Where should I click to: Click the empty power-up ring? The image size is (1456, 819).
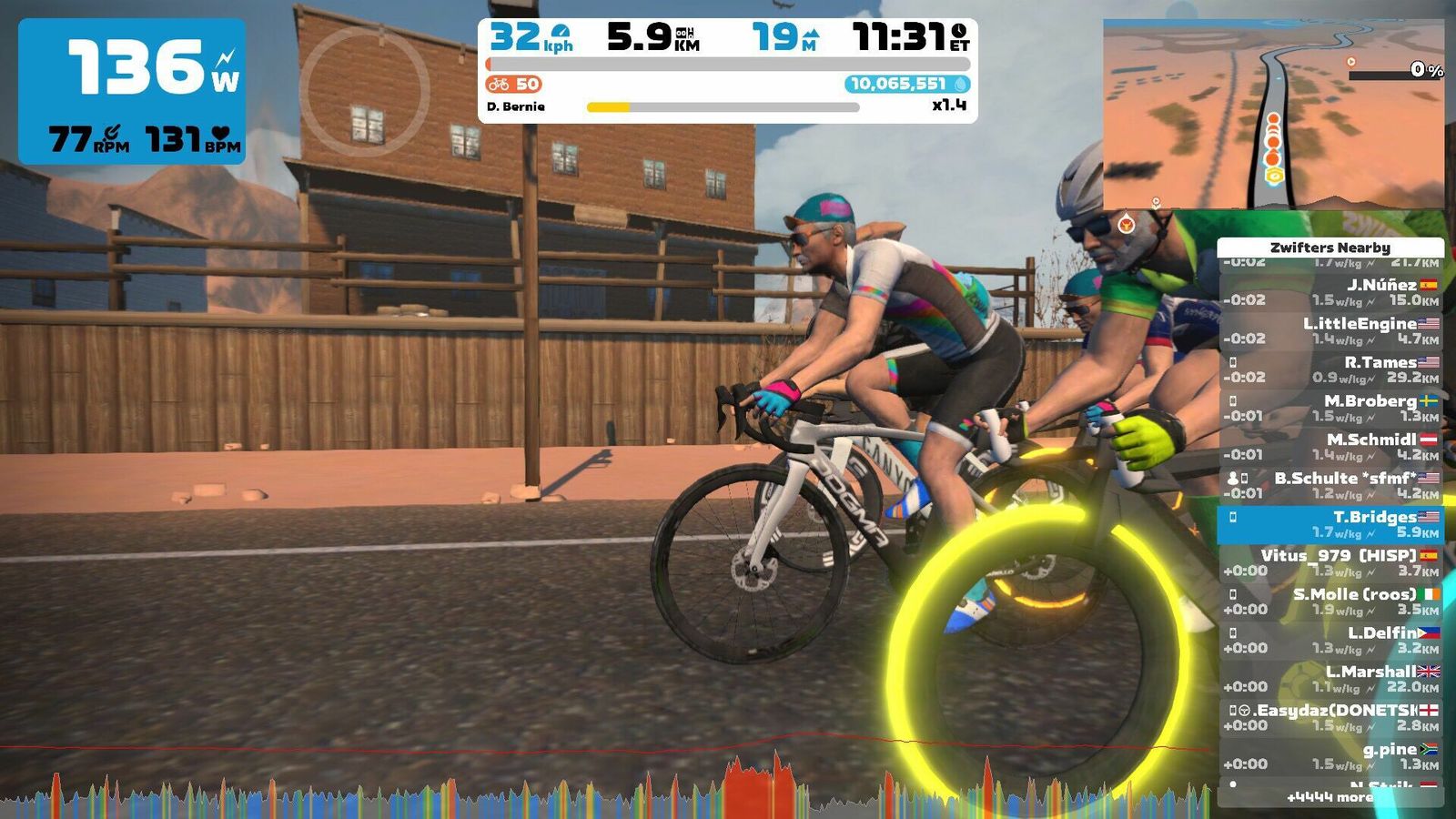pyautogui.click(x=364, y=90)
